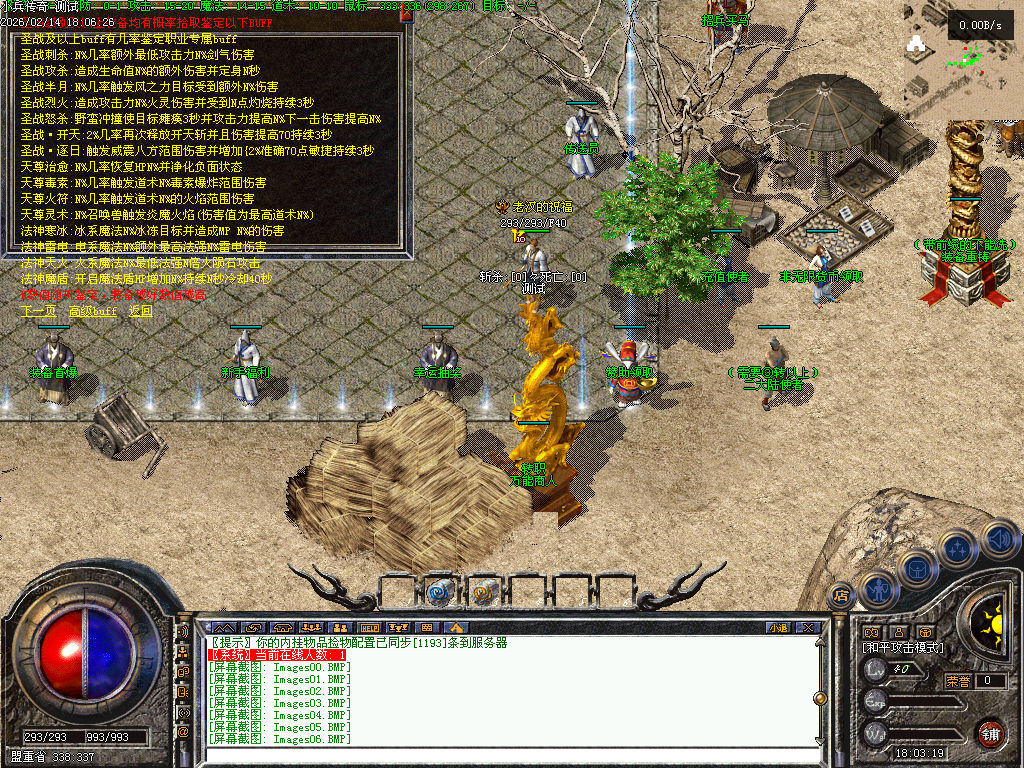The height and width of the screenshot is (768, 1024).
Task: Open the 店 shop button
Action: click(841, 595)
